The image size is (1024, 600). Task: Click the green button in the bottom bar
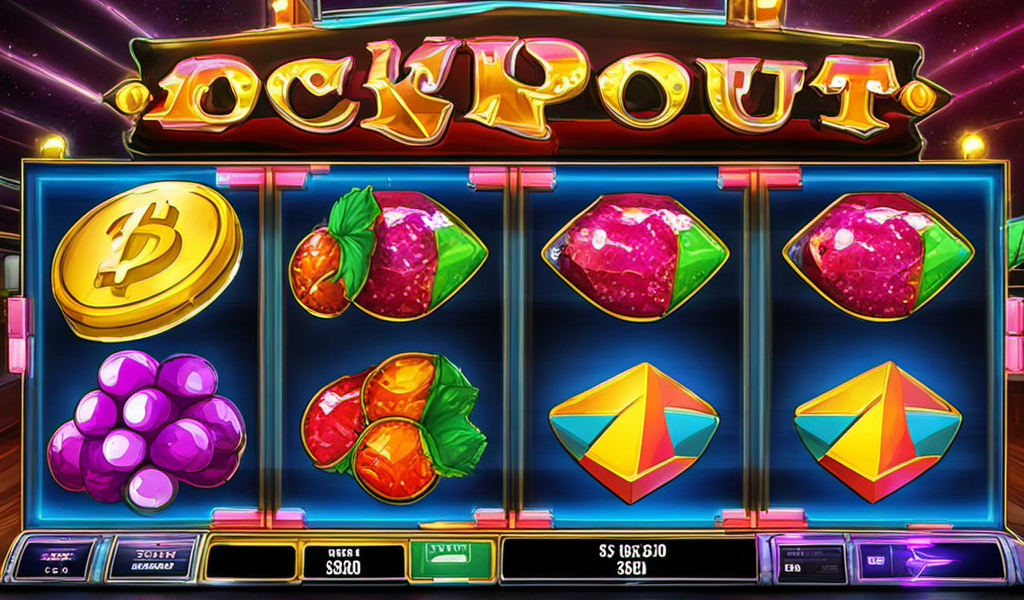click(452, 560)
